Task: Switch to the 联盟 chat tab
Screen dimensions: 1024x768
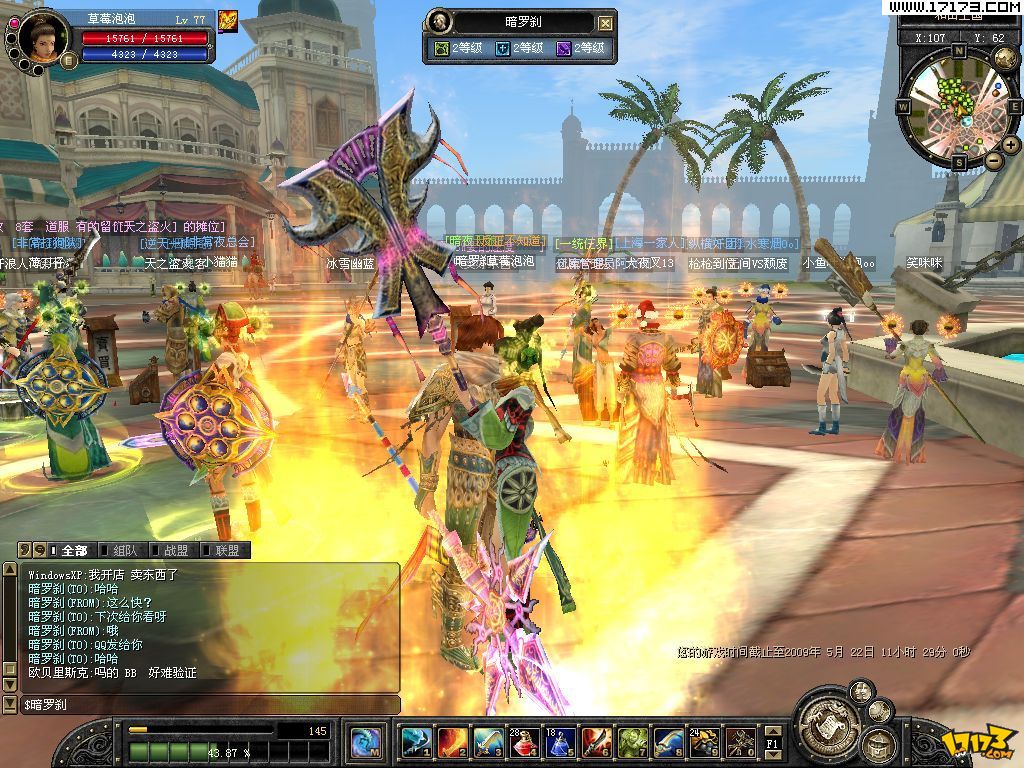Action: tap(226, 550)
